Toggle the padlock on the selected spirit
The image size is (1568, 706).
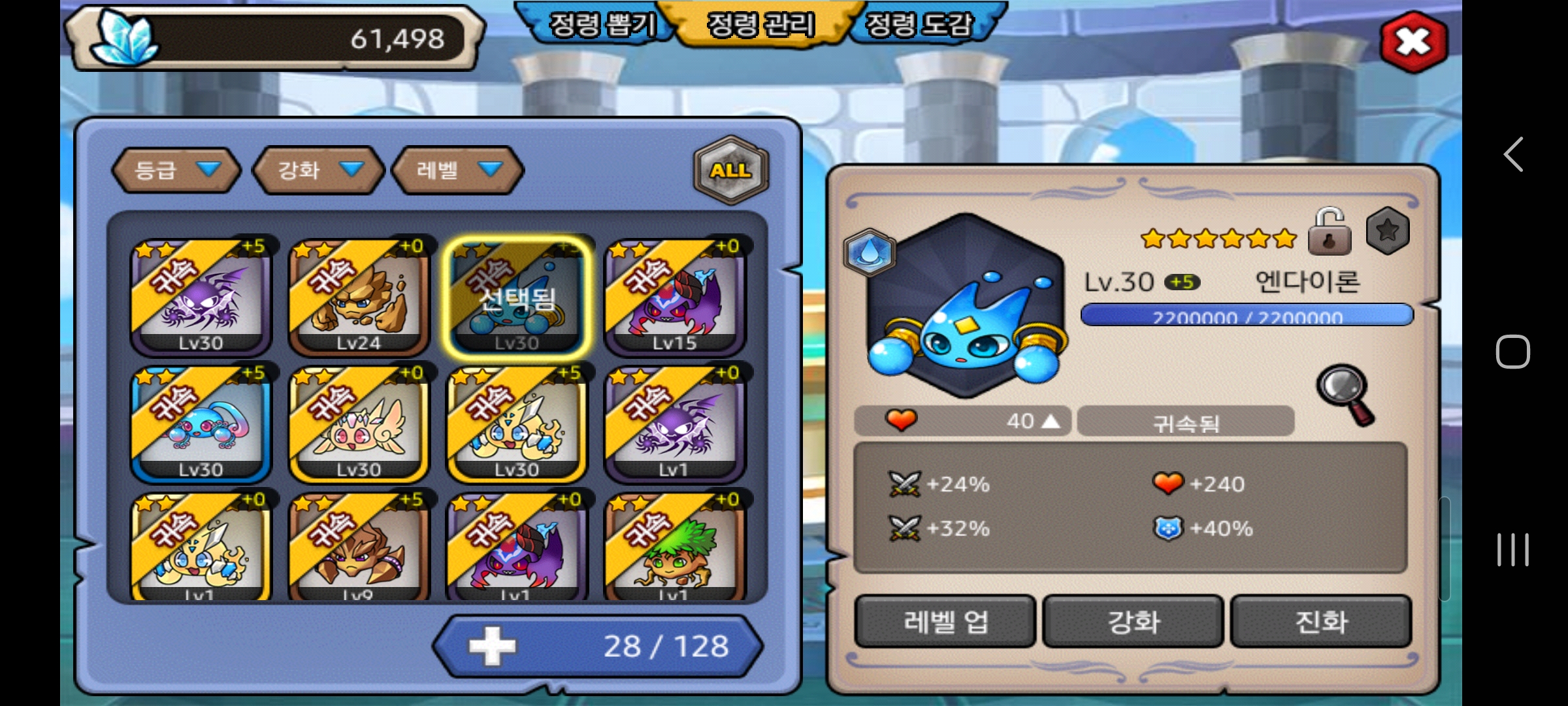click(1329, 232)
